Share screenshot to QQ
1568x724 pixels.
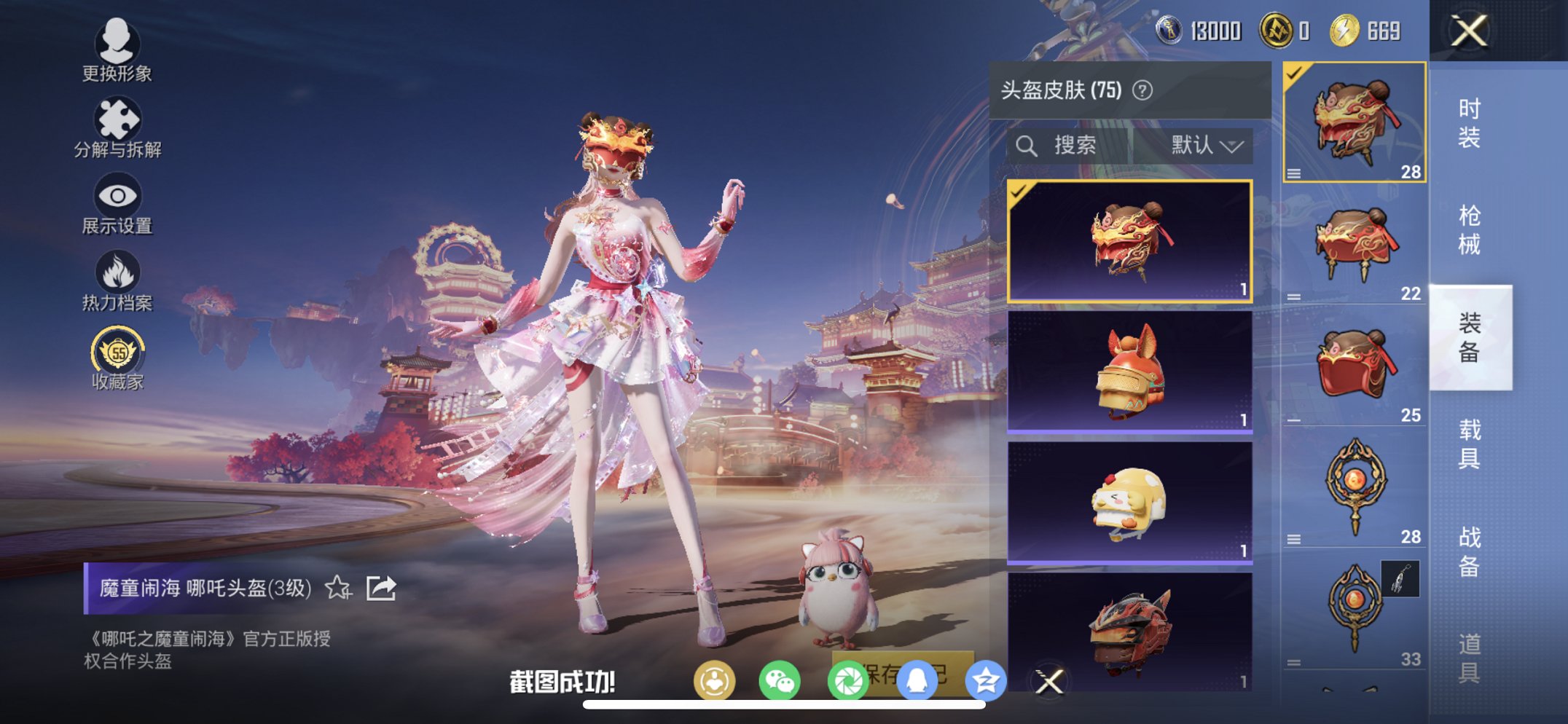[x=918, y=679]
